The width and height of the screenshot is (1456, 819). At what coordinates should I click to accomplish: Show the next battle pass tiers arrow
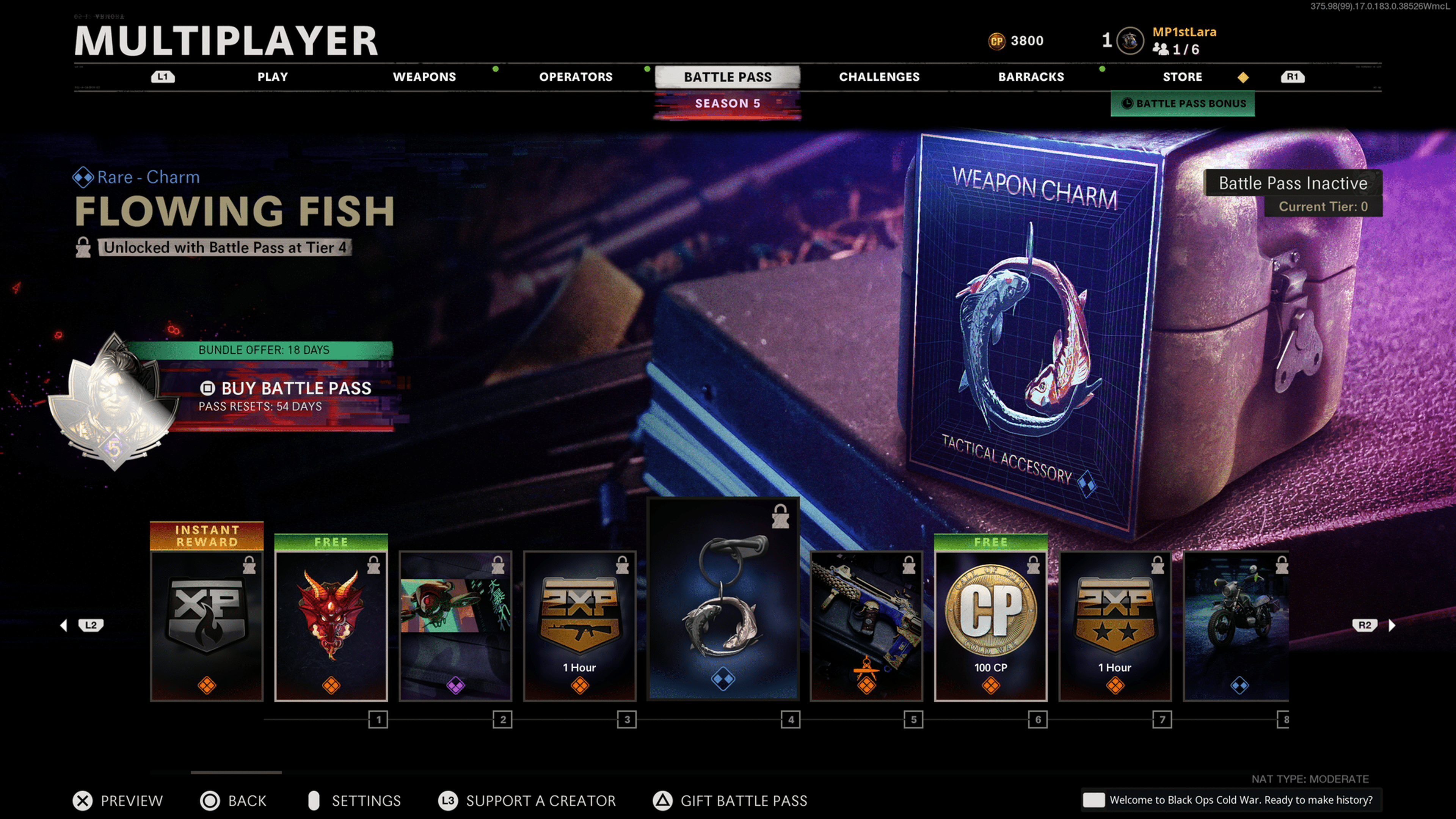coord(1392,625)
